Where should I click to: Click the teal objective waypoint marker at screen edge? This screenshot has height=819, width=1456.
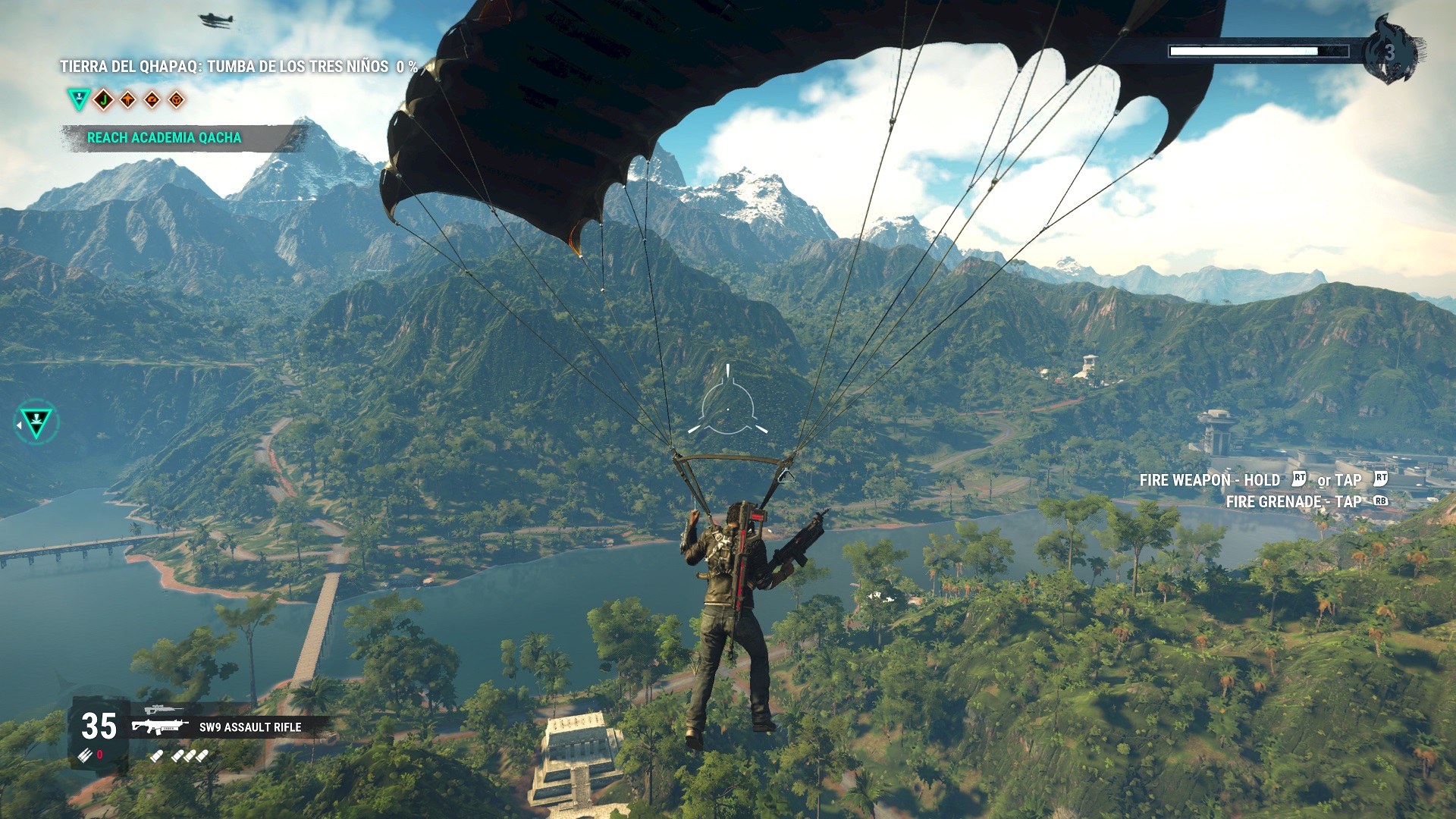pos(36,422)
